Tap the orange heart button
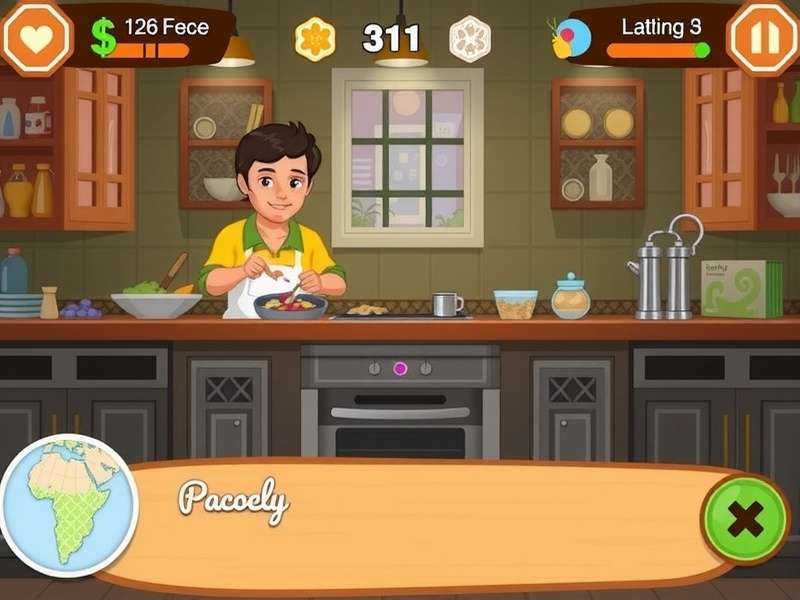The image size is (800, 600). point(36,38)
